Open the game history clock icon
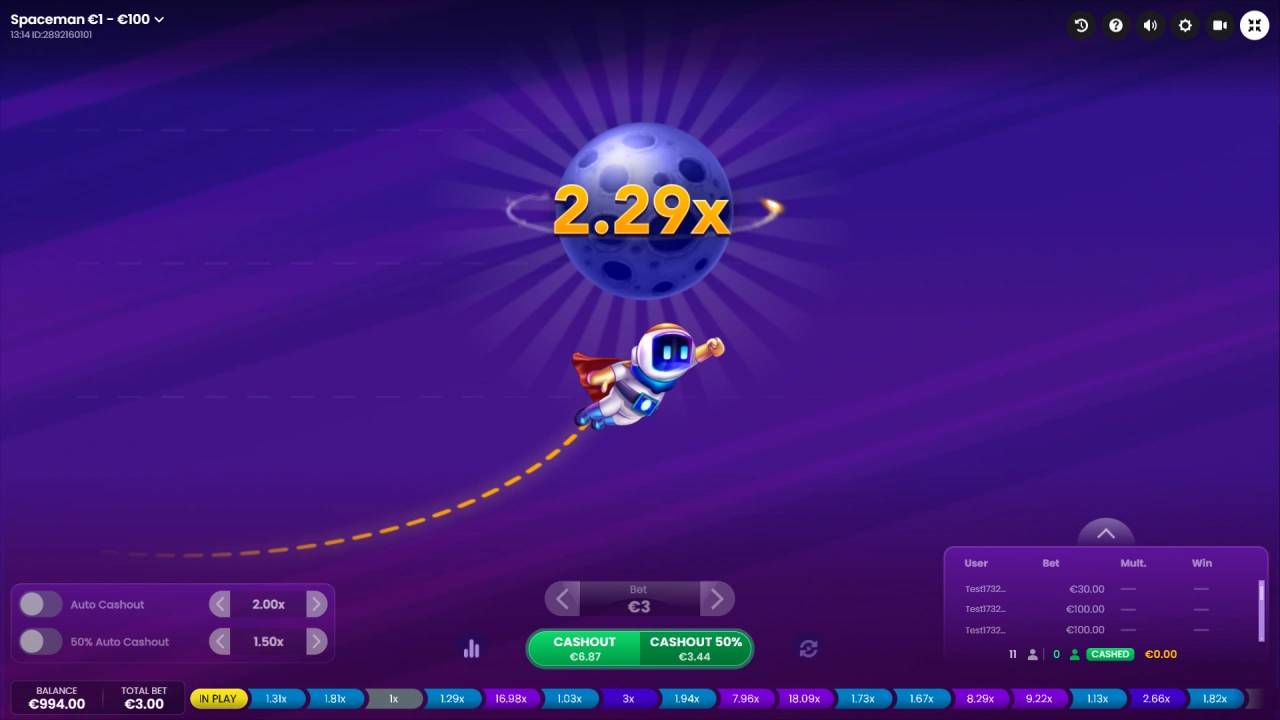Image resolution: width=1280 pixels, height=720 pixels. pyautogui.click(x=1081, y=25)
